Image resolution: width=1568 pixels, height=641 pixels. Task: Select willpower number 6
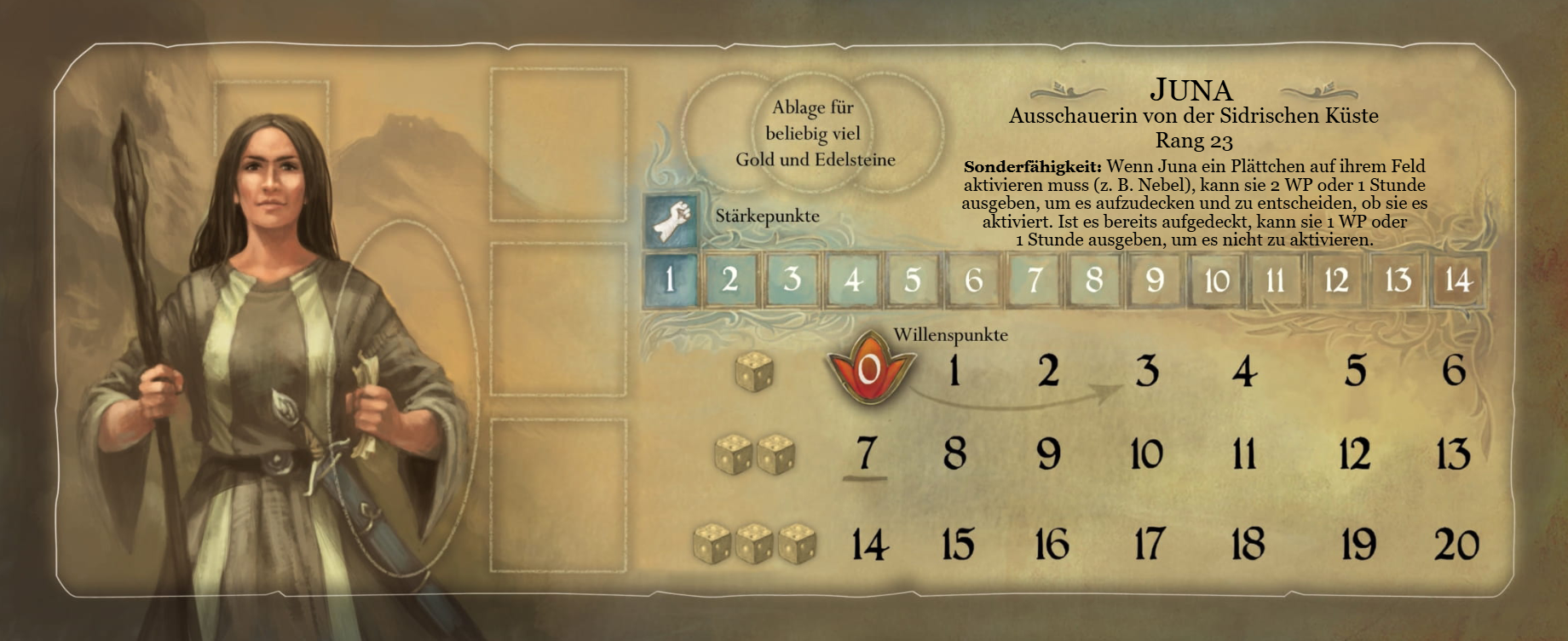[1454, 370]
